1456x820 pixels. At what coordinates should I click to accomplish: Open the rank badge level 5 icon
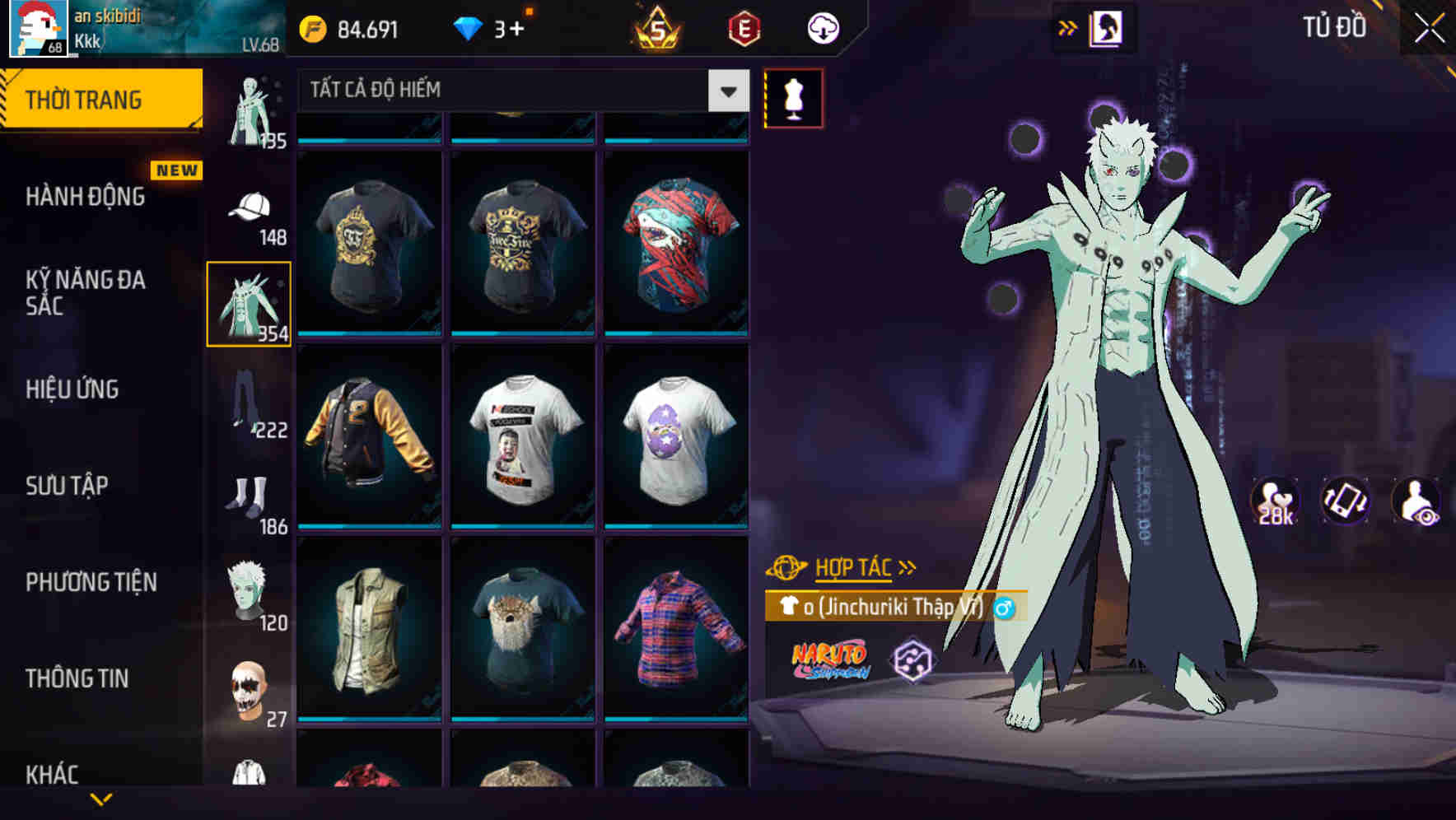click(x=659, y=27)
